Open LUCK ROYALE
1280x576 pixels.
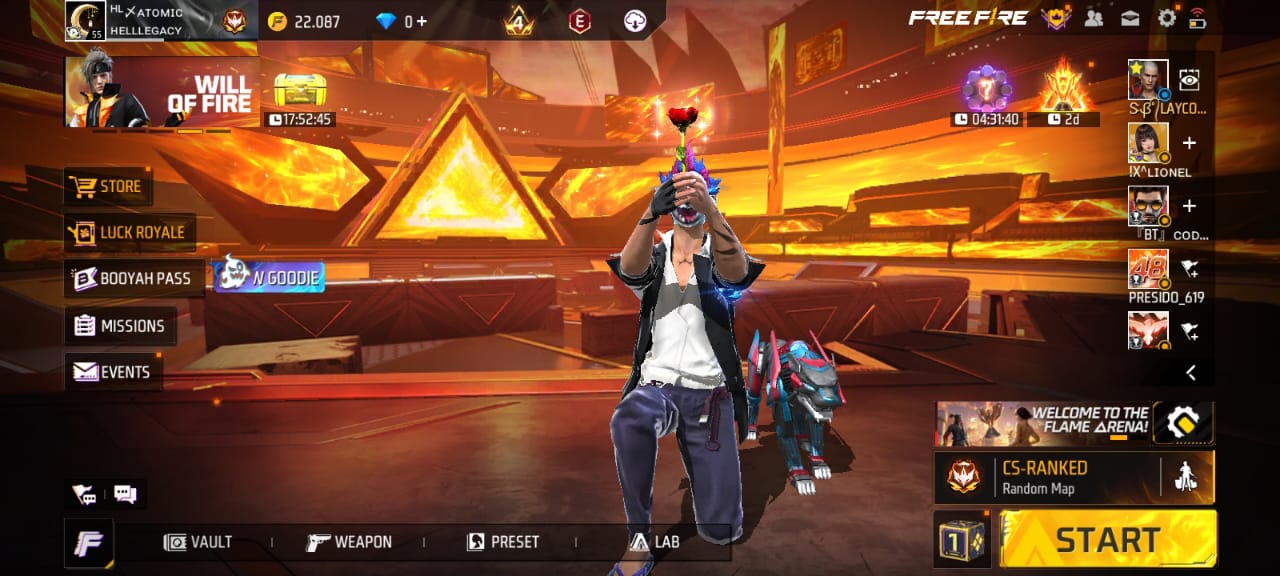coord(129,232)
